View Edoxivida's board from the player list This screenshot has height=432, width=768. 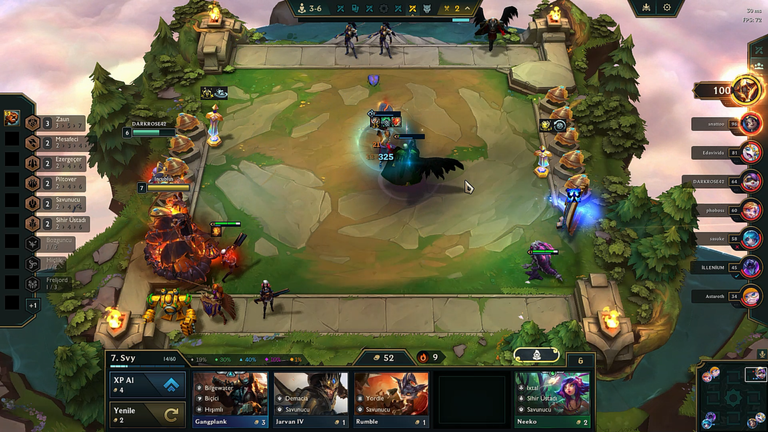[750, 153]
